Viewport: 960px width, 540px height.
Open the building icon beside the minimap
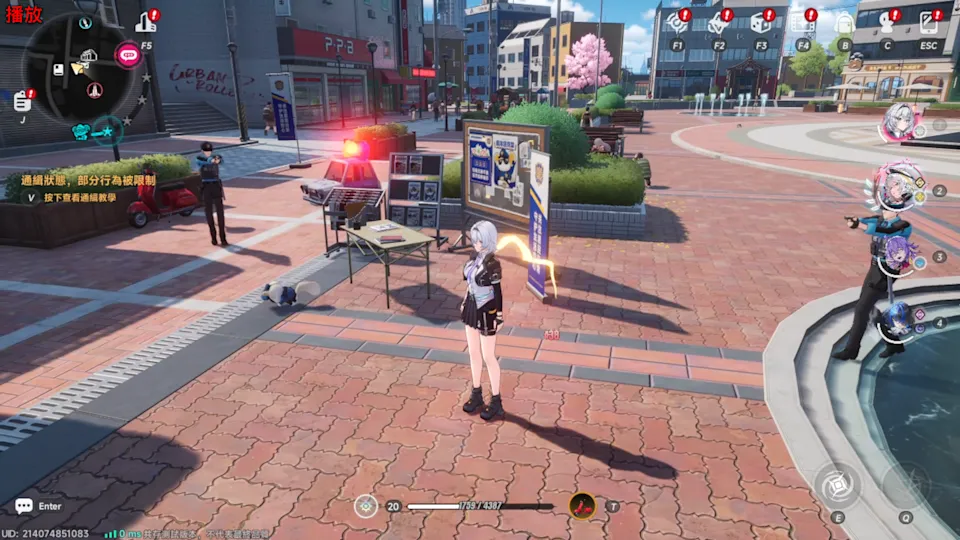click(x=146, y=22)
